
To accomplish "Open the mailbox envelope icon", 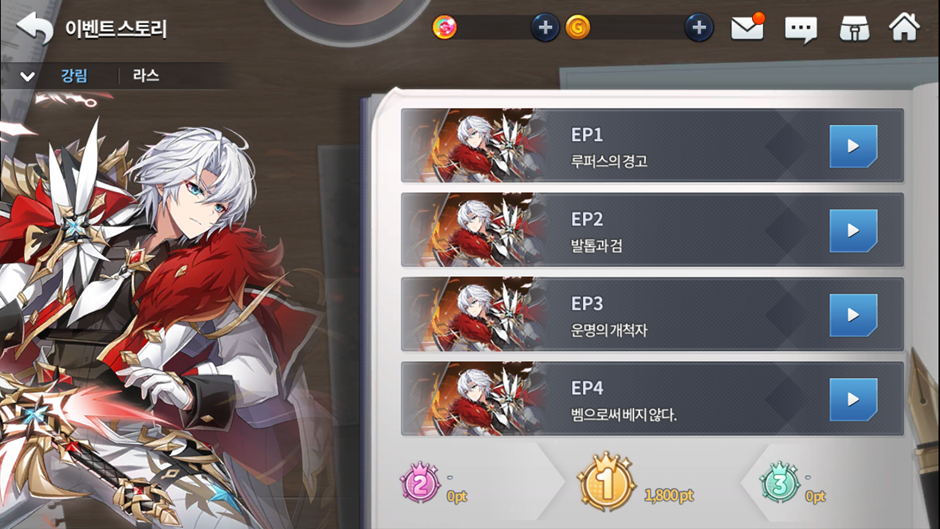I will point(747,28).
